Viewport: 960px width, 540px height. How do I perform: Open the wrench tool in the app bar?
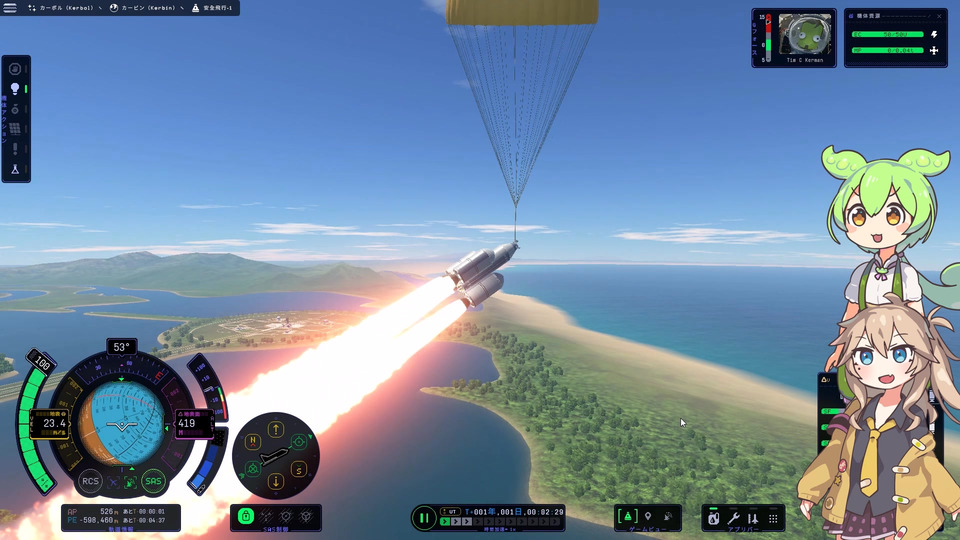[733, 518]
